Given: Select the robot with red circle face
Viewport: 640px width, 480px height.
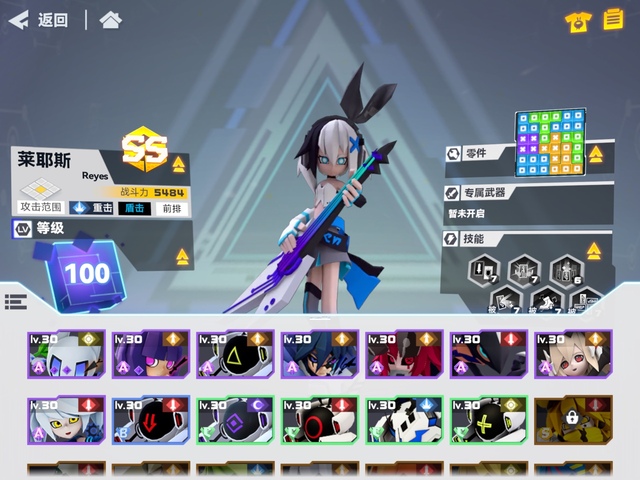Looking at the screenshot, I should click(x=319, y=420).
